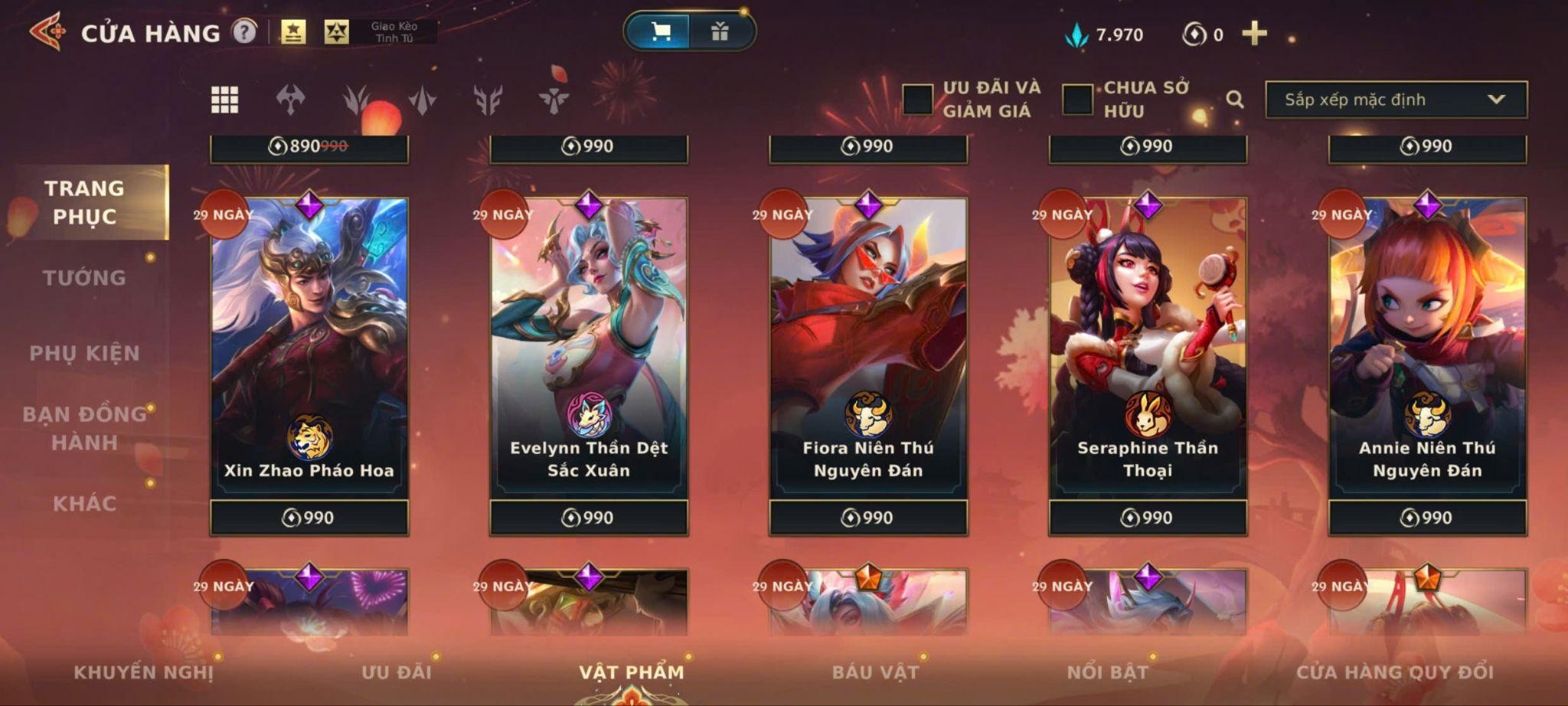
Task: Switch to the gift tab
Action: click(x=720, y=31)
